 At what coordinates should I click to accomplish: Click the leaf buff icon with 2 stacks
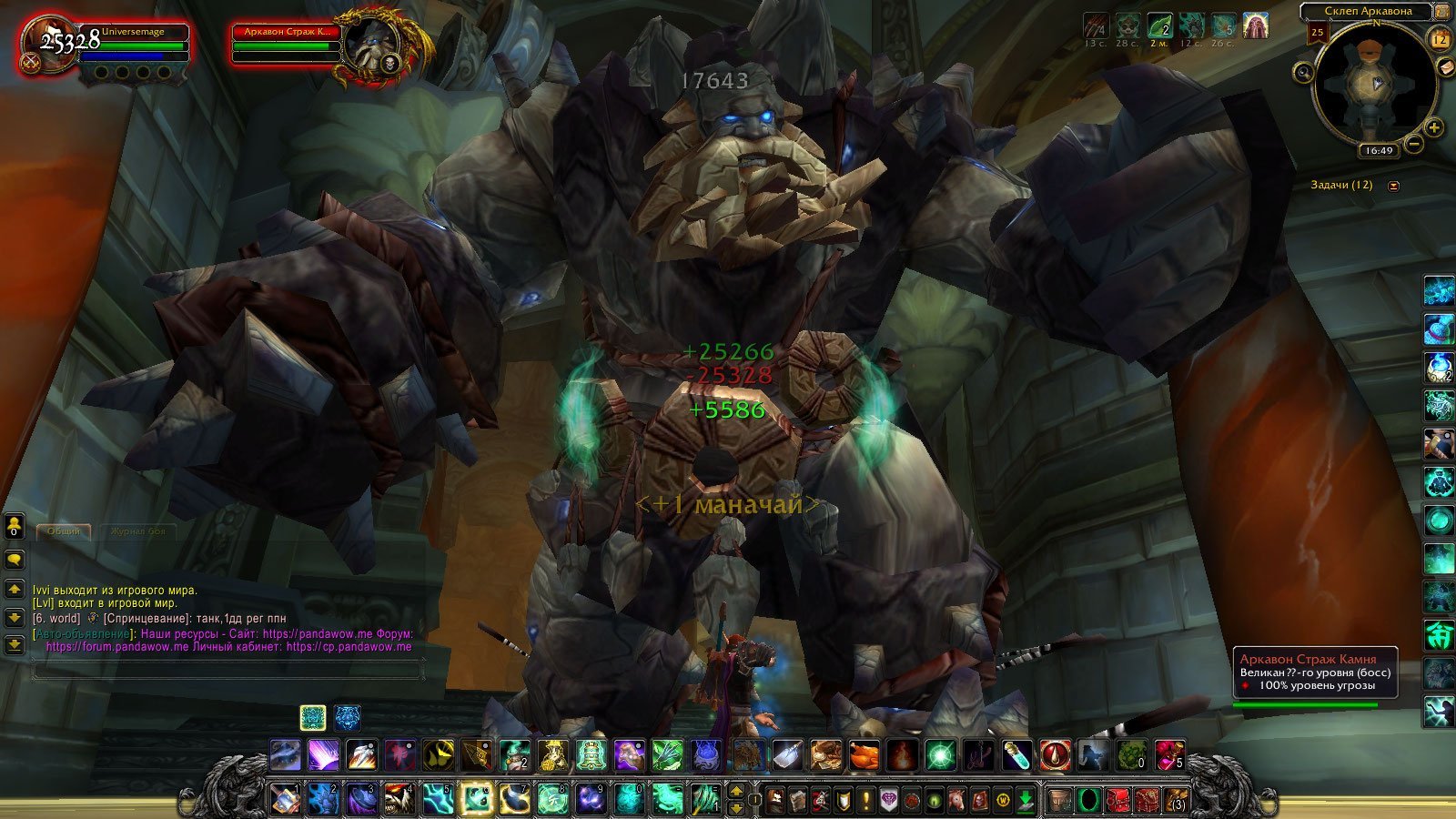pyautogui.click(x=1159, y=25)
